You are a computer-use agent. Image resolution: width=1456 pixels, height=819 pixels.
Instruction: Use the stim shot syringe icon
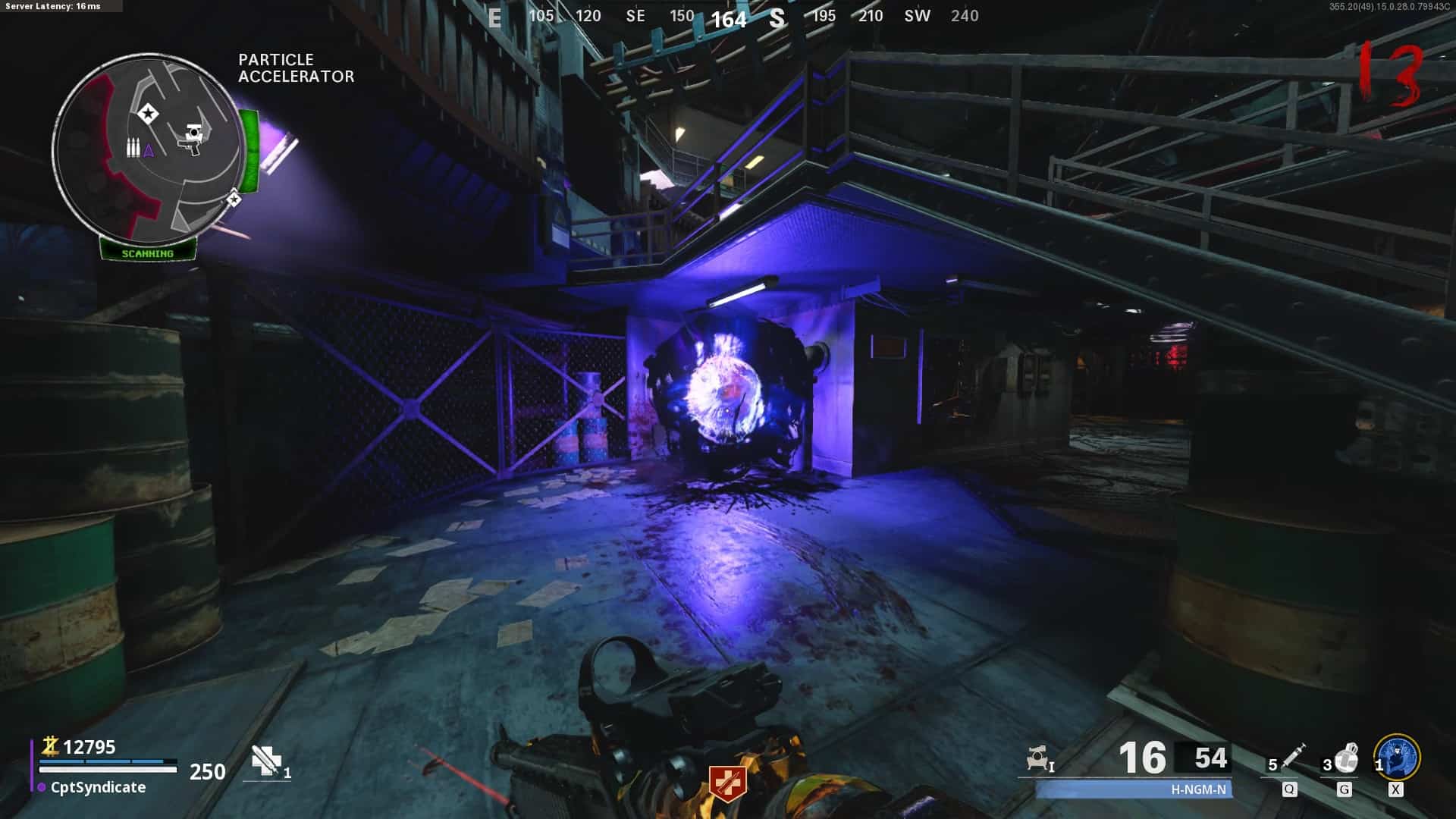pos(1292,755)
